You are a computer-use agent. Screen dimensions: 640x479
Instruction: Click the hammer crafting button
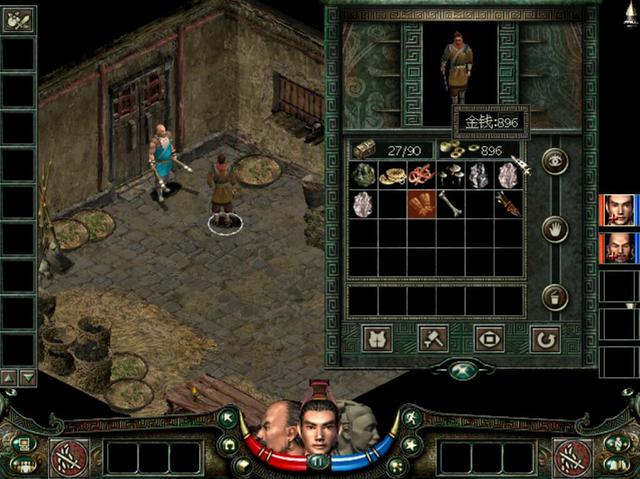click(x=434, y=338)
